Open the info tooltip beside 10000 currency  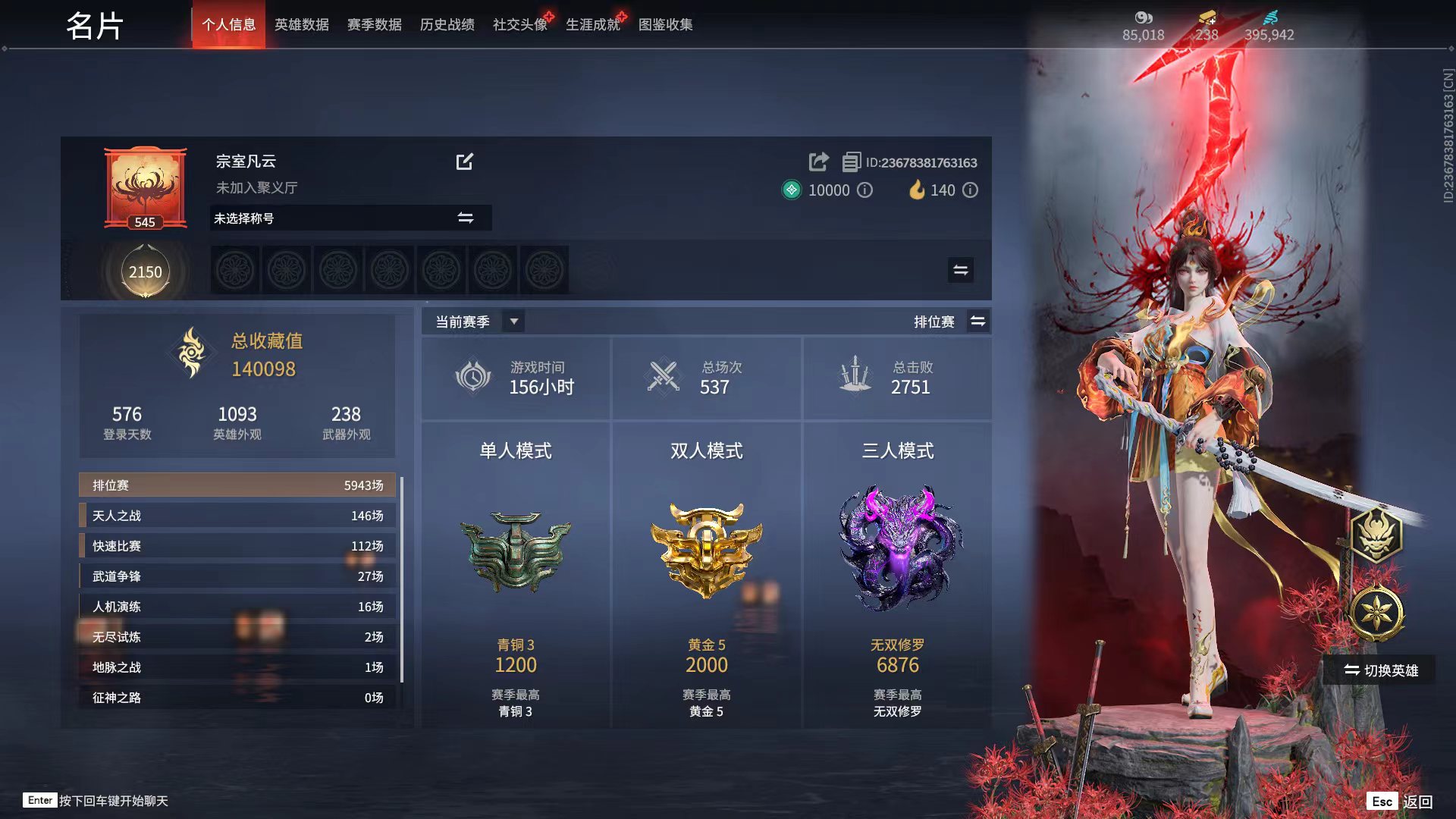[864, 191]
